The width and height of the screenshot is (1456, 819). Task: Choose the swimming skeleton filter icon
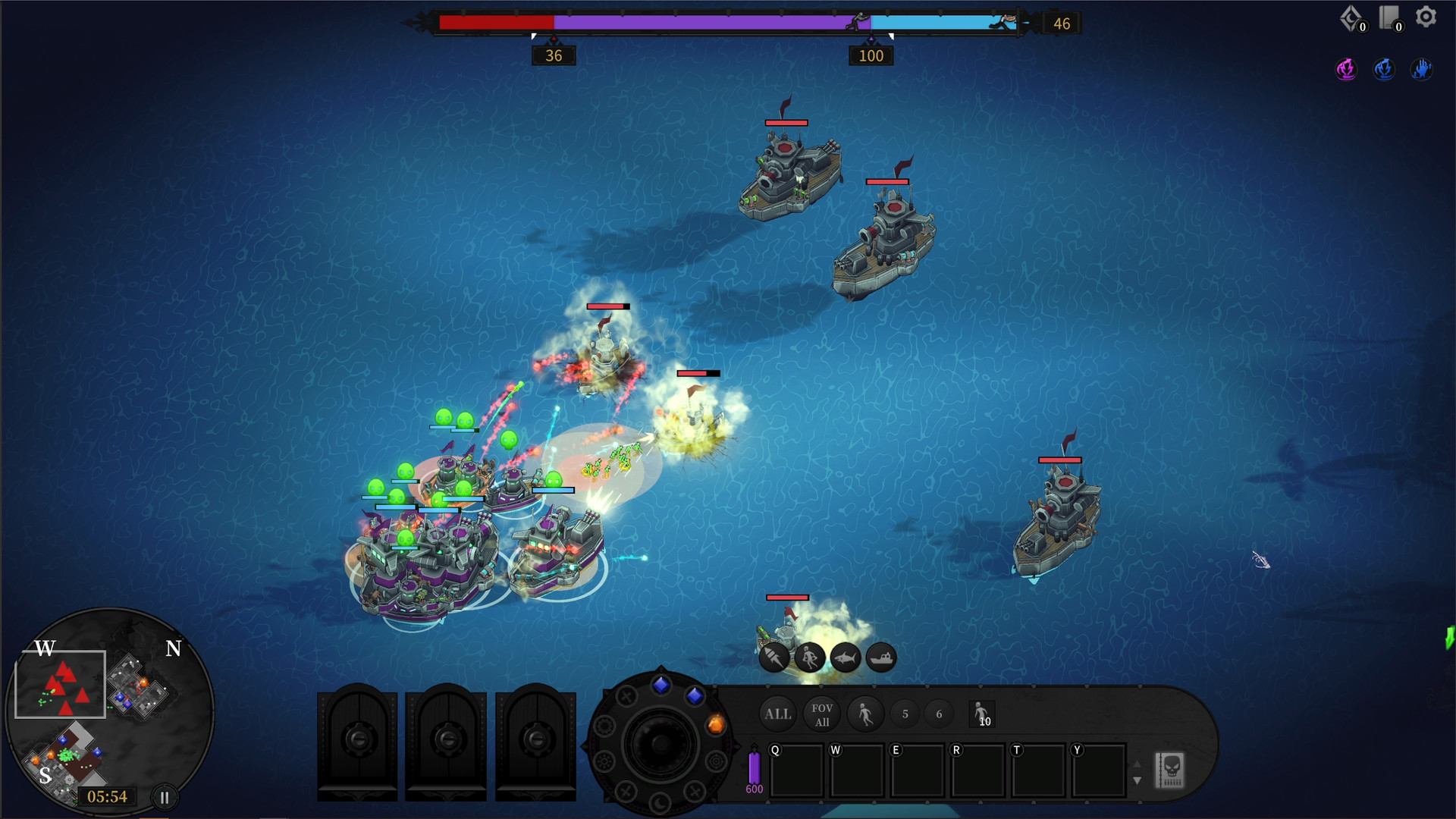[x=809, y=657]
